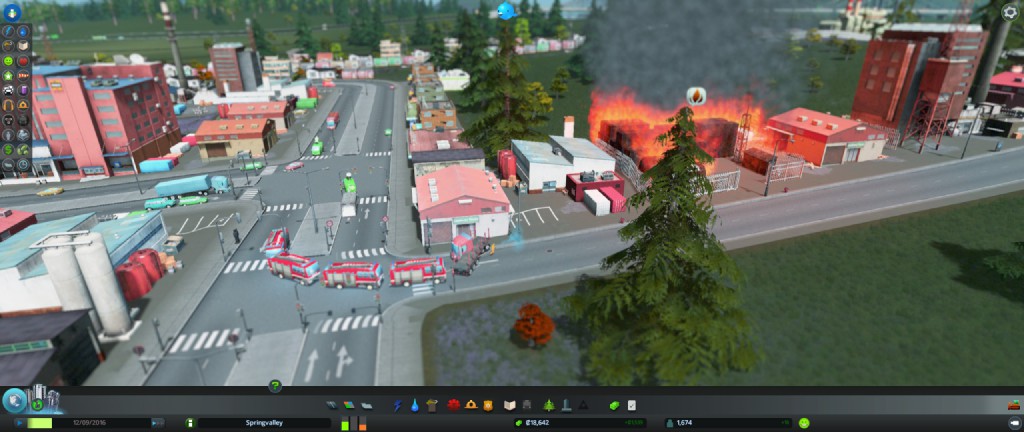Open the city milestones globe button

(x=14, y=401)
